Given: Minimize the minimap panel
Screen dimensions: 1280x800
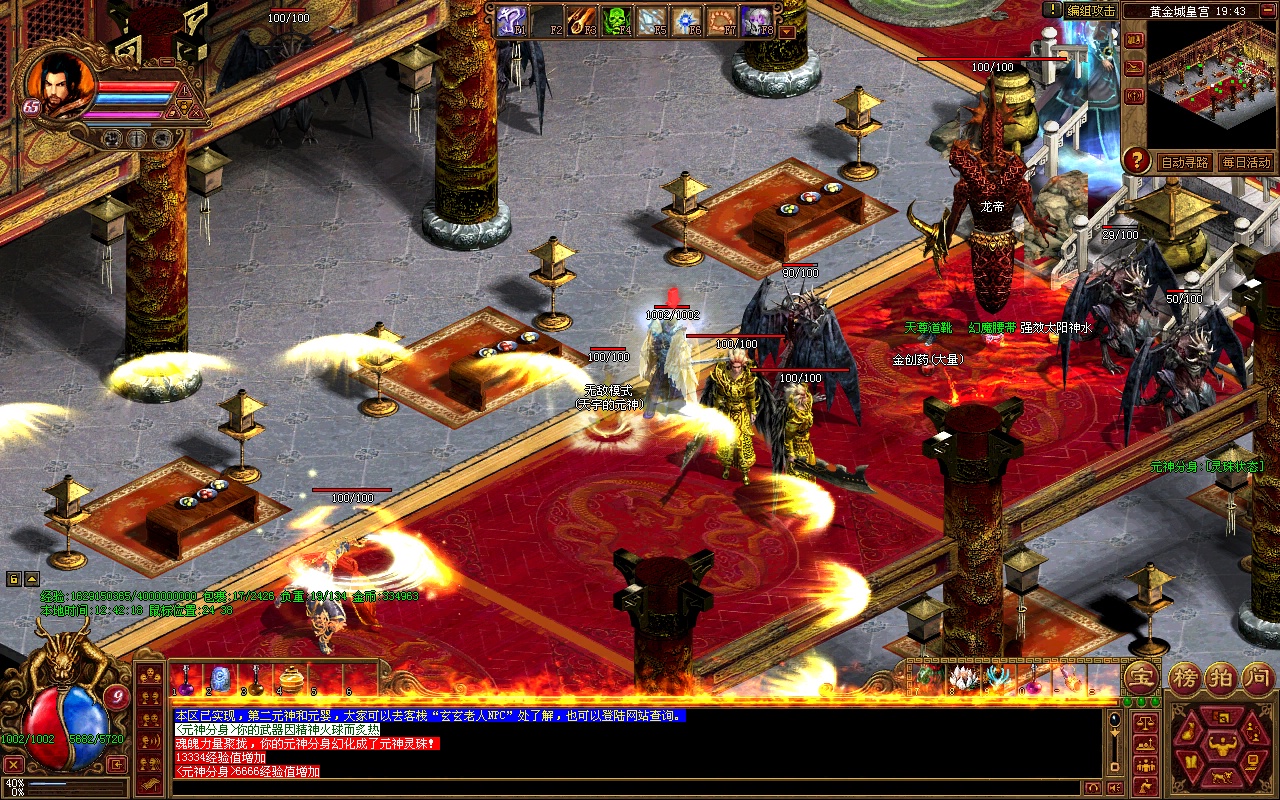Looking at the screenshot, I should (1267, 10).
